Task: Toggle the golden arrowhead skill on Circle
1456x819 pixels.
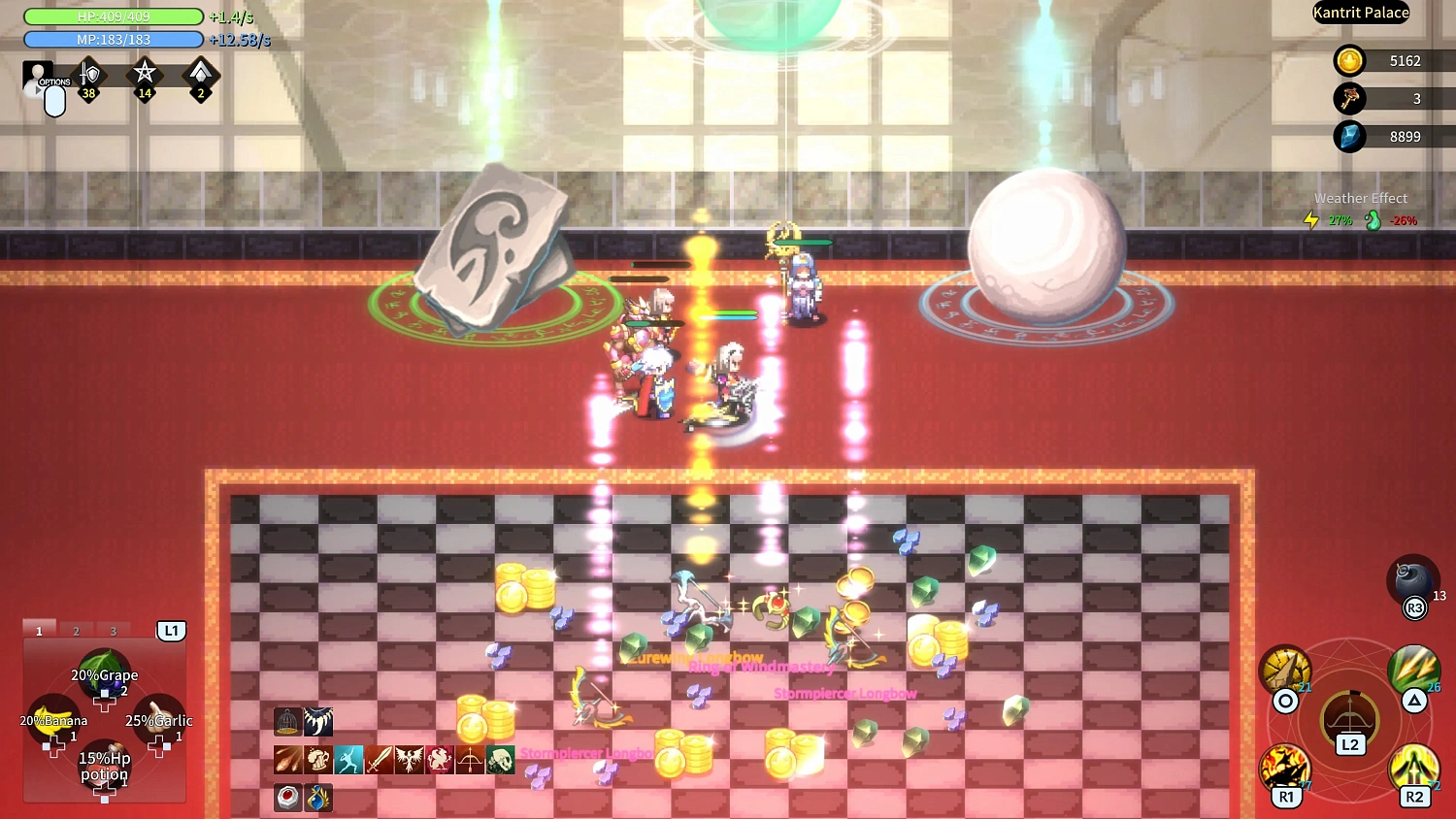Action: [x=1286, y=670]
